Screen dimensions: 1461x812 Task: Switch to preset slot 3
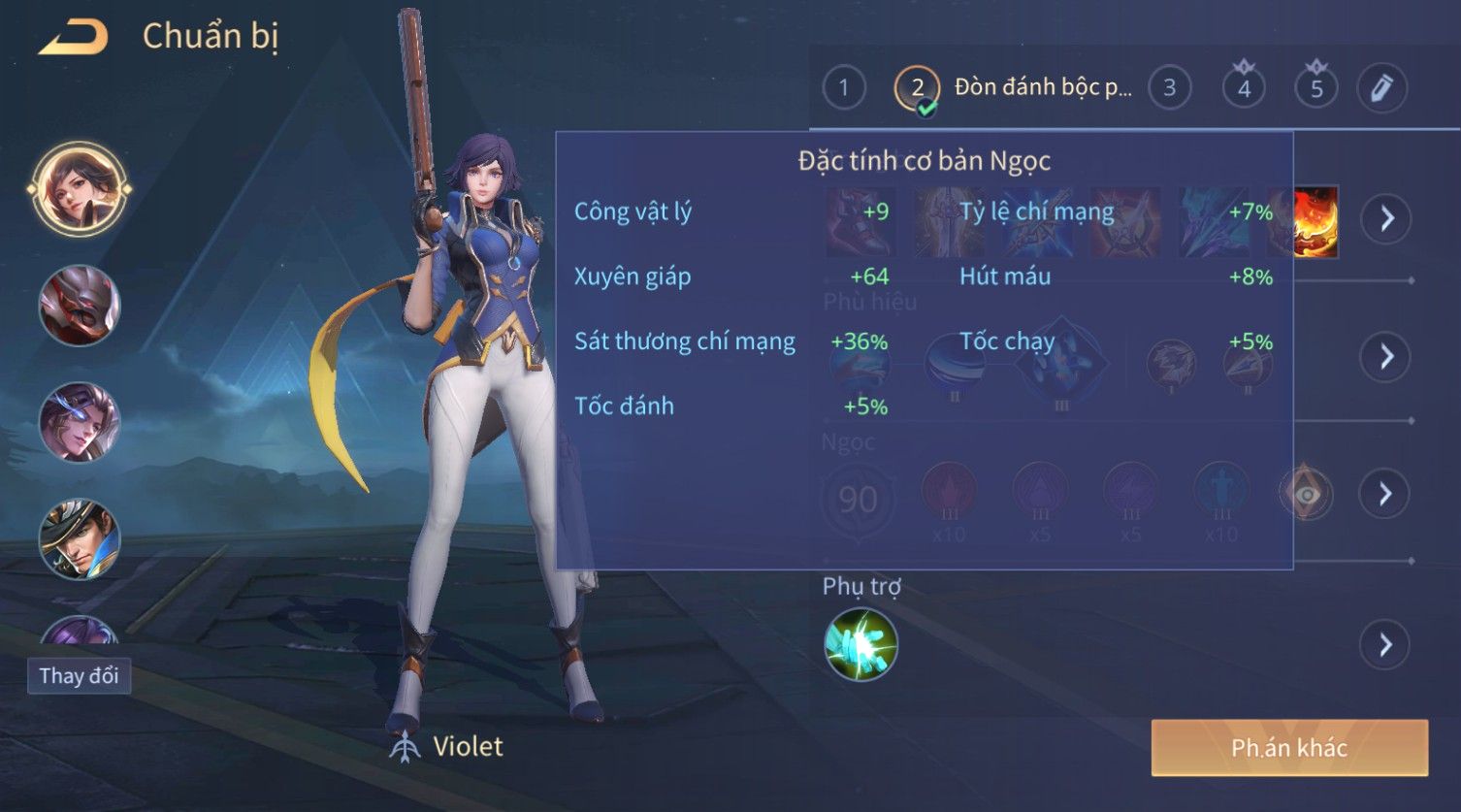click(1169, 88)
